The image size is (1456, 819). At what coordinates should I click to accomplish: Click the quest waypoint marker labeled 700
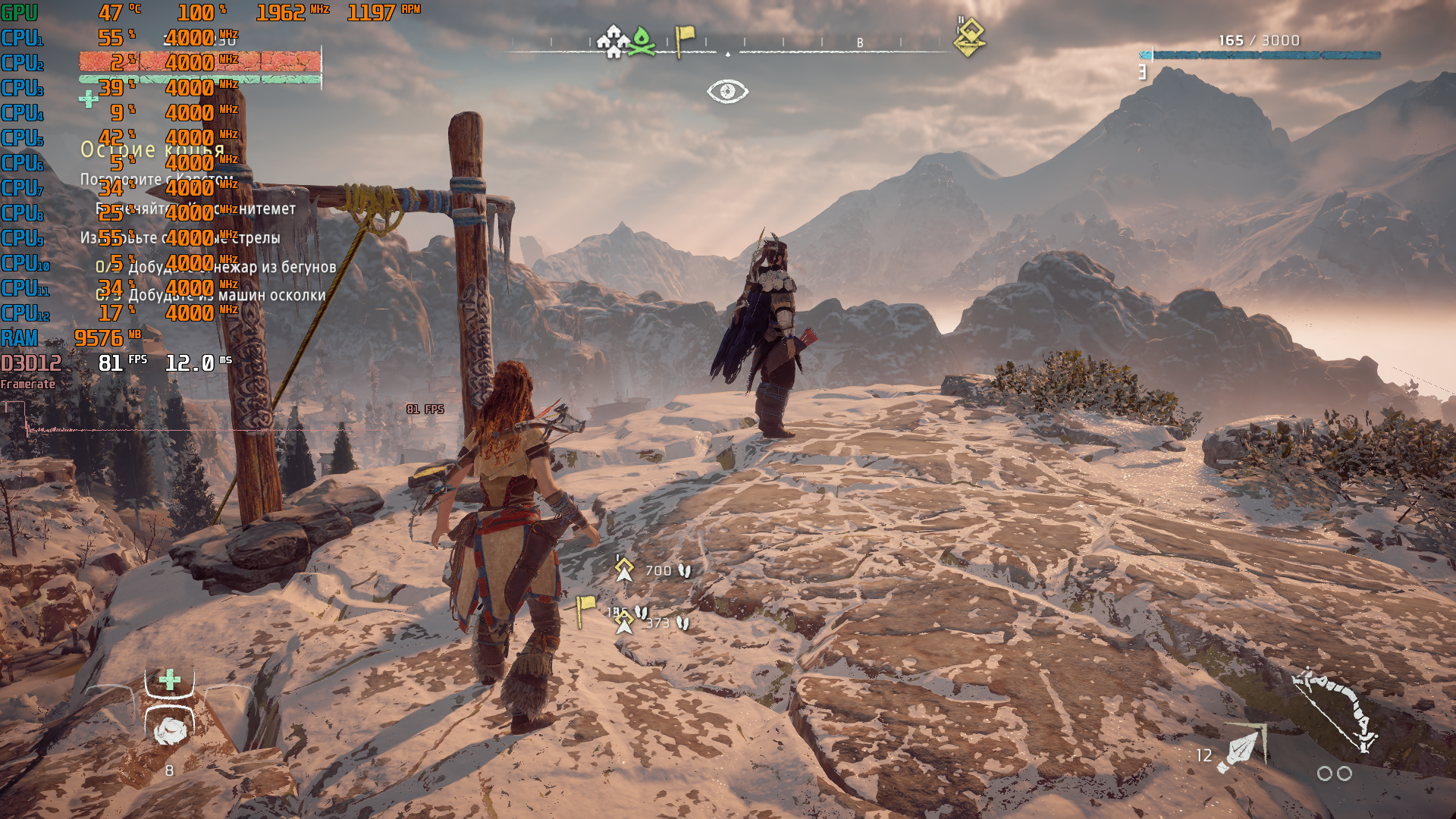pyautogui.click(x=624, y=569)
